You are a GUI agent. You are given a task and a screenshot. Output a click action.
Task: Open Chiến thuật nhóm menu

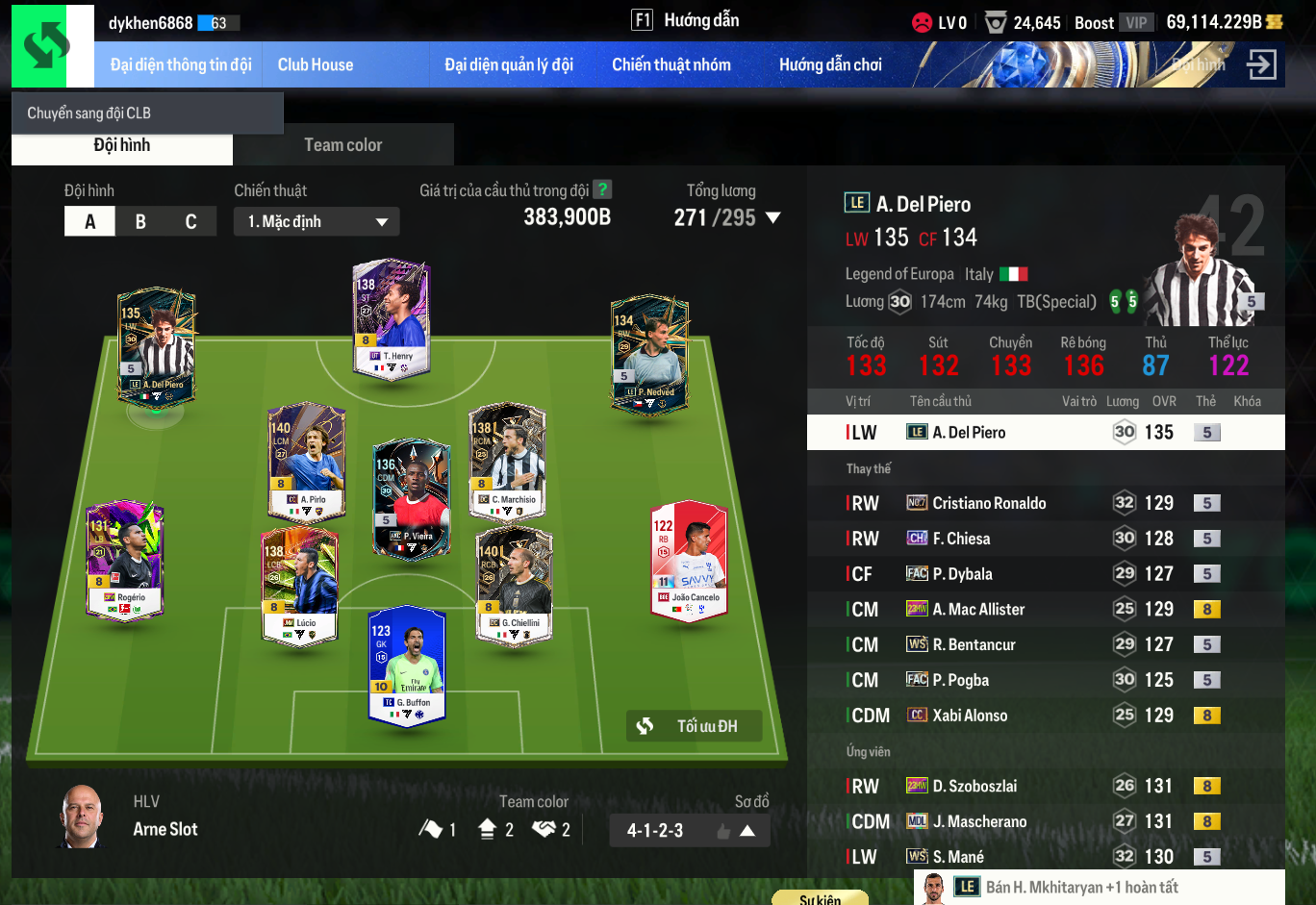coord(671,64)
